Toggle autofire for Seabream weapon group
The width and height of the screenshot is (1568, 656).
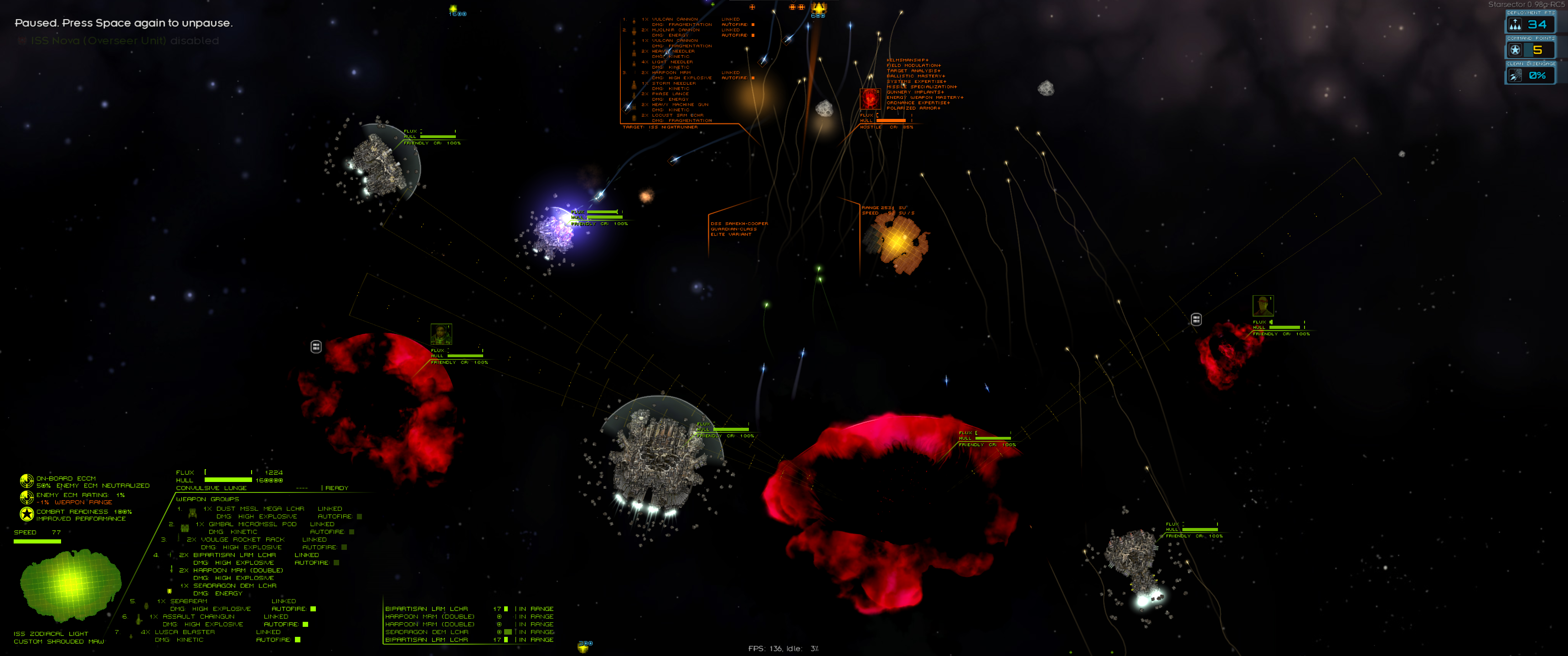coord(313,609)
